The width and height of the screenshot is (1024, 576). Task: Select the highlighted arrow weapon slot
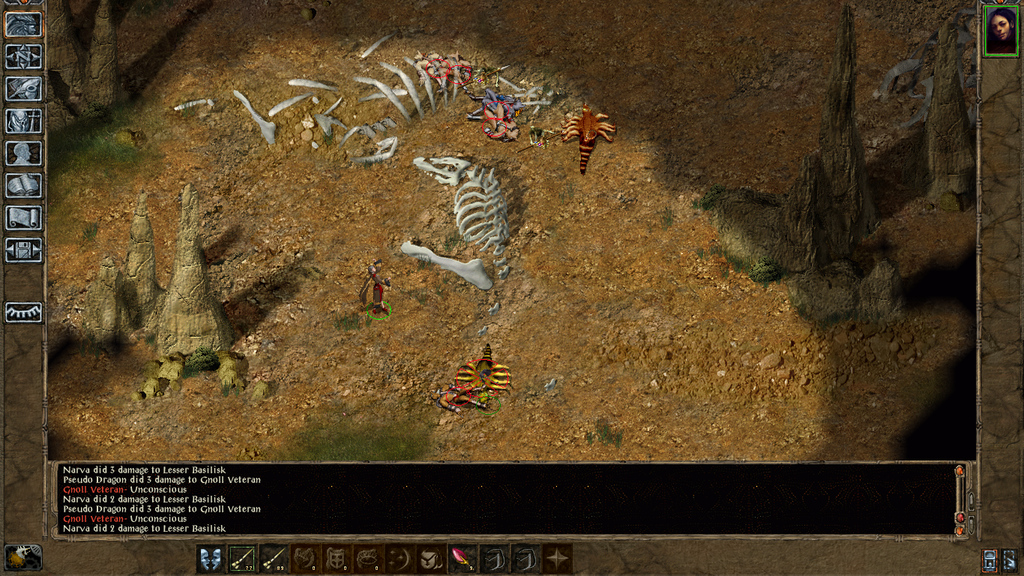(243, 558)
